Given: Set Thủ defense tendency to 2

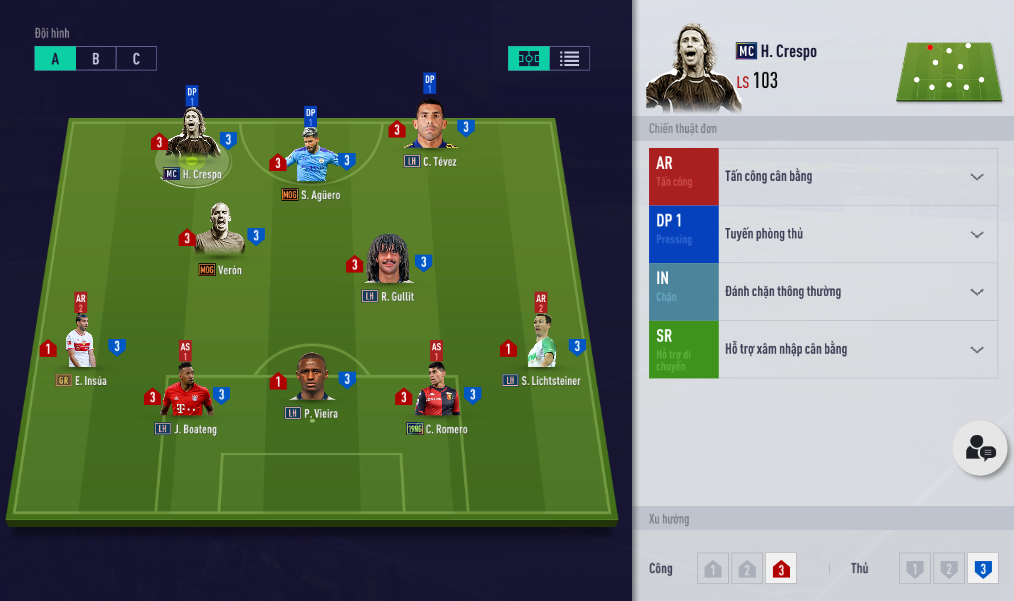Looking at the screenshot, I should (x=948, y=569).
